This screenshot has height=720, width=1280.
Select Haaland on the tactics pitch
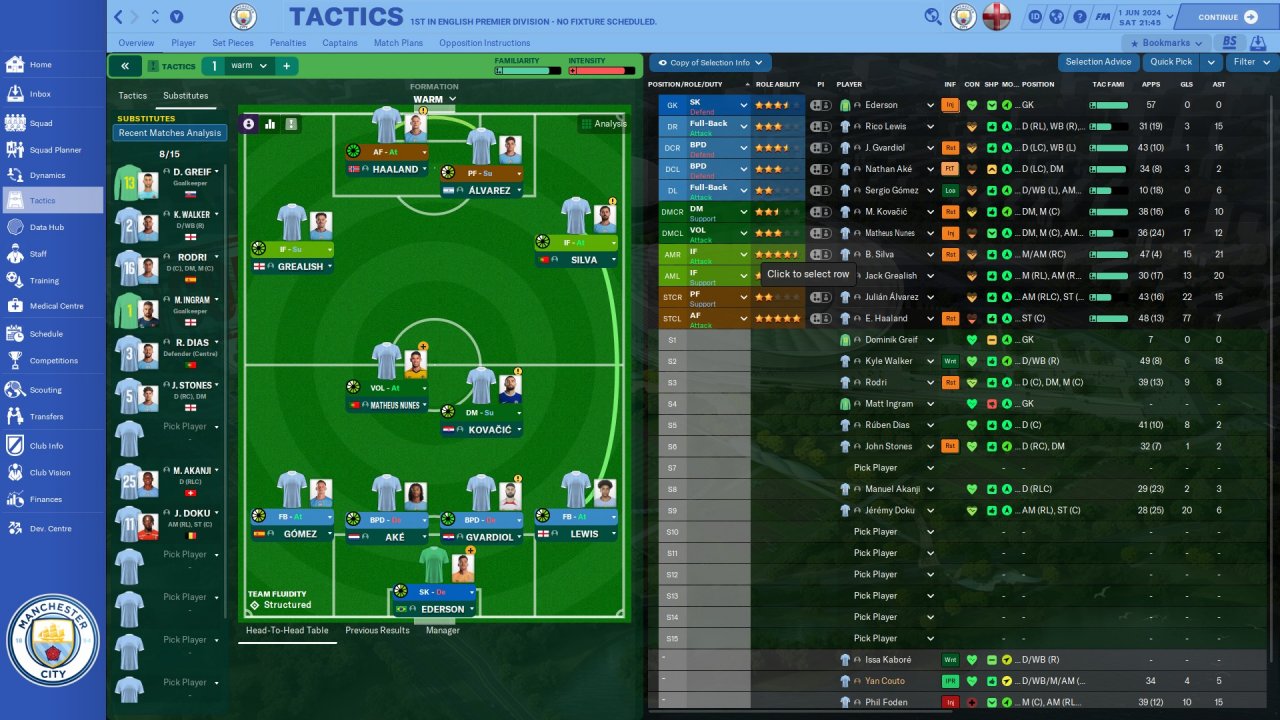coord(396,169)
